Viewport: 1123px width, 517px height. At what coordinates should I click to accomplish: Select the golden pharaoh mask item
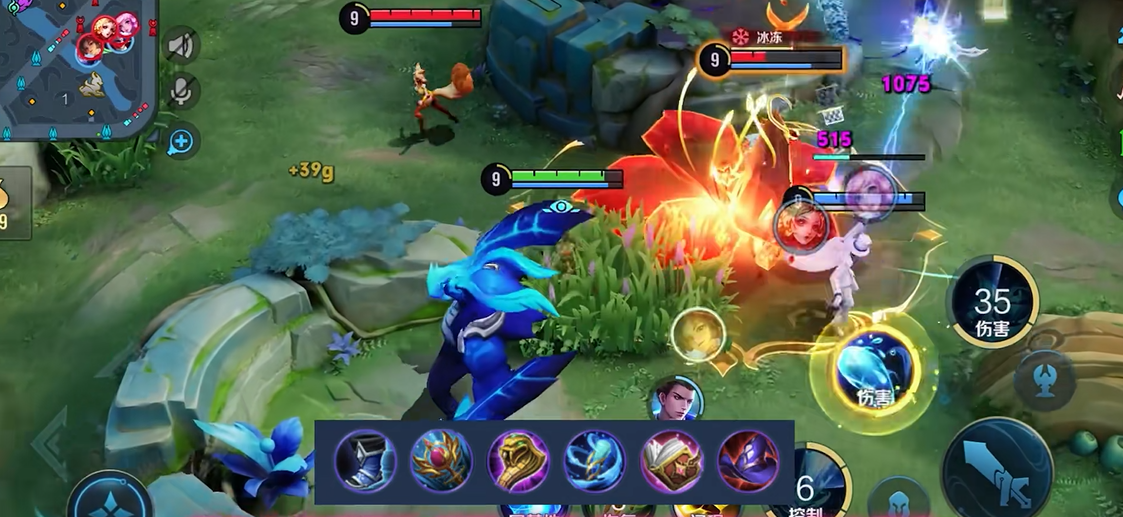coord(518,461)
